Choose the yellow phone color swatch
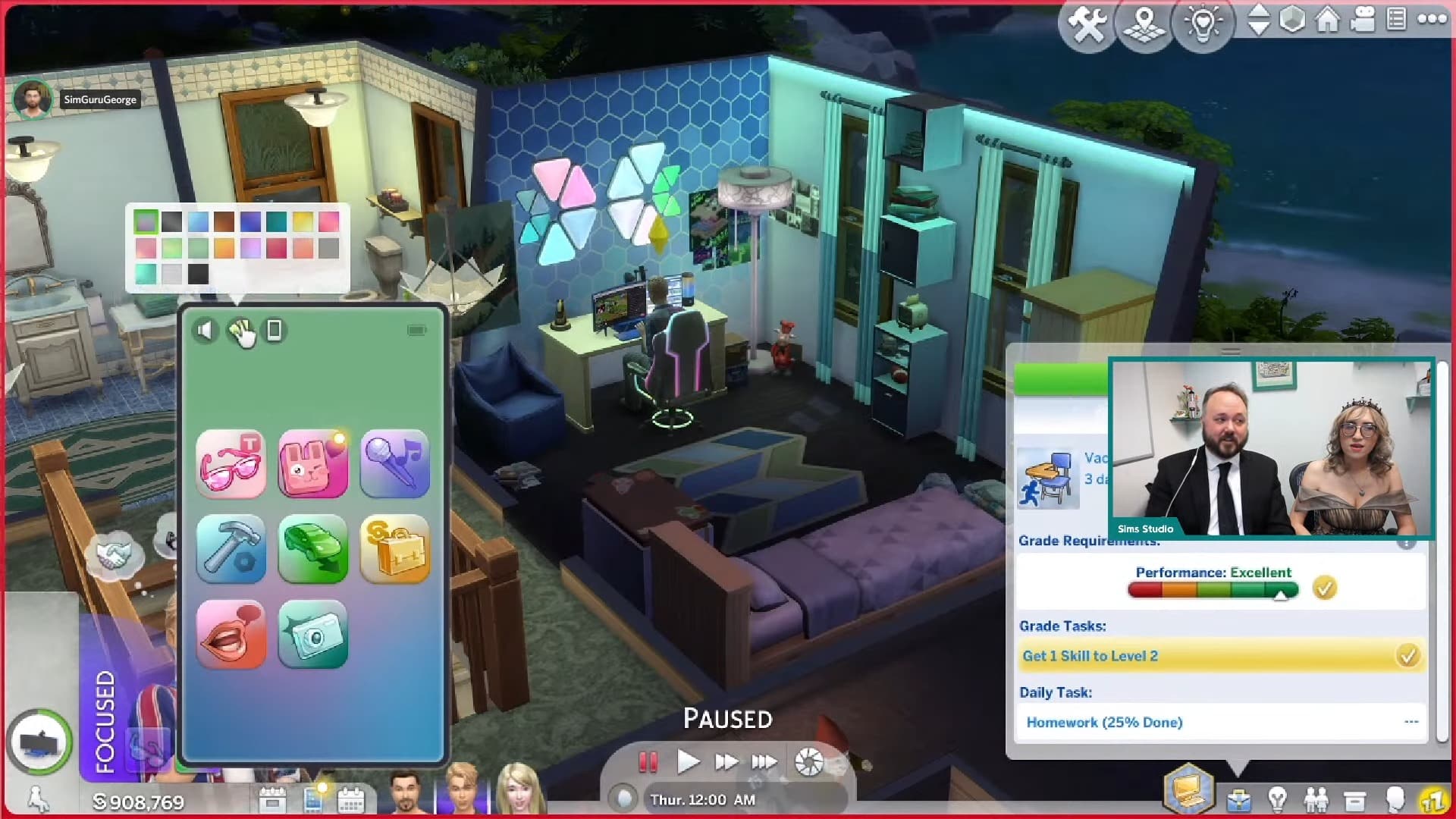 pyautogui.click(x=303, y=221)
